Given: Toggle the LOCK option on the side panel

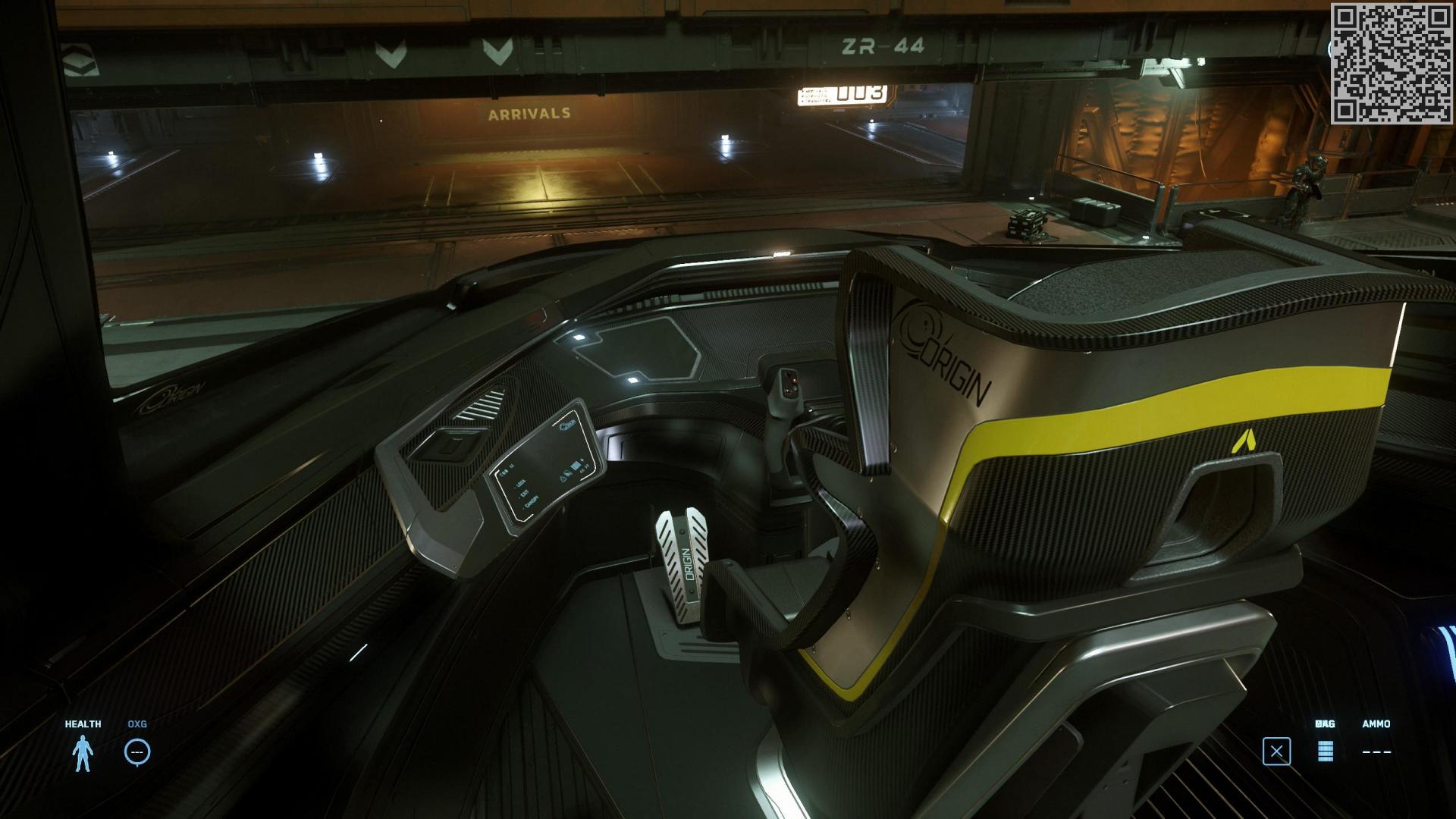Looking at the screenshot, I should point(521,483).
